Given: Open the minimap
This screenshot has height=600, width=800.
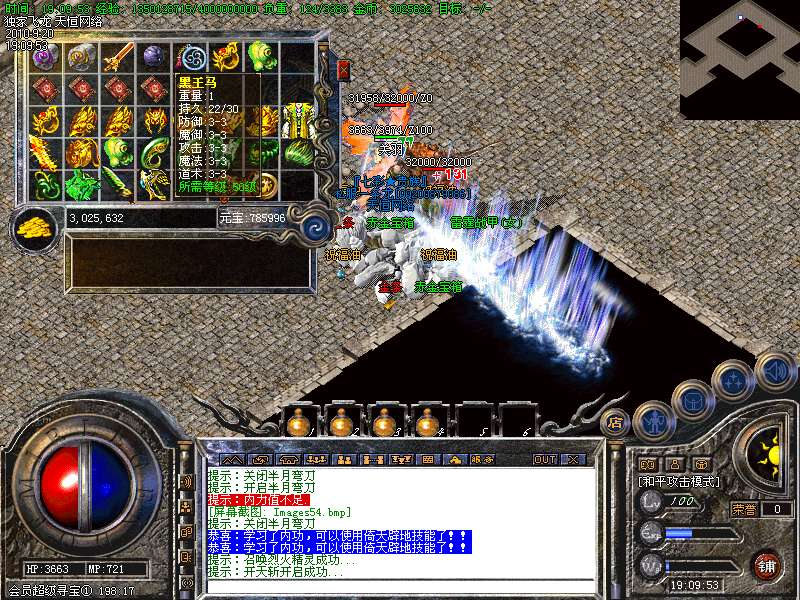Looking at the screenshot, I should [741, 58].
